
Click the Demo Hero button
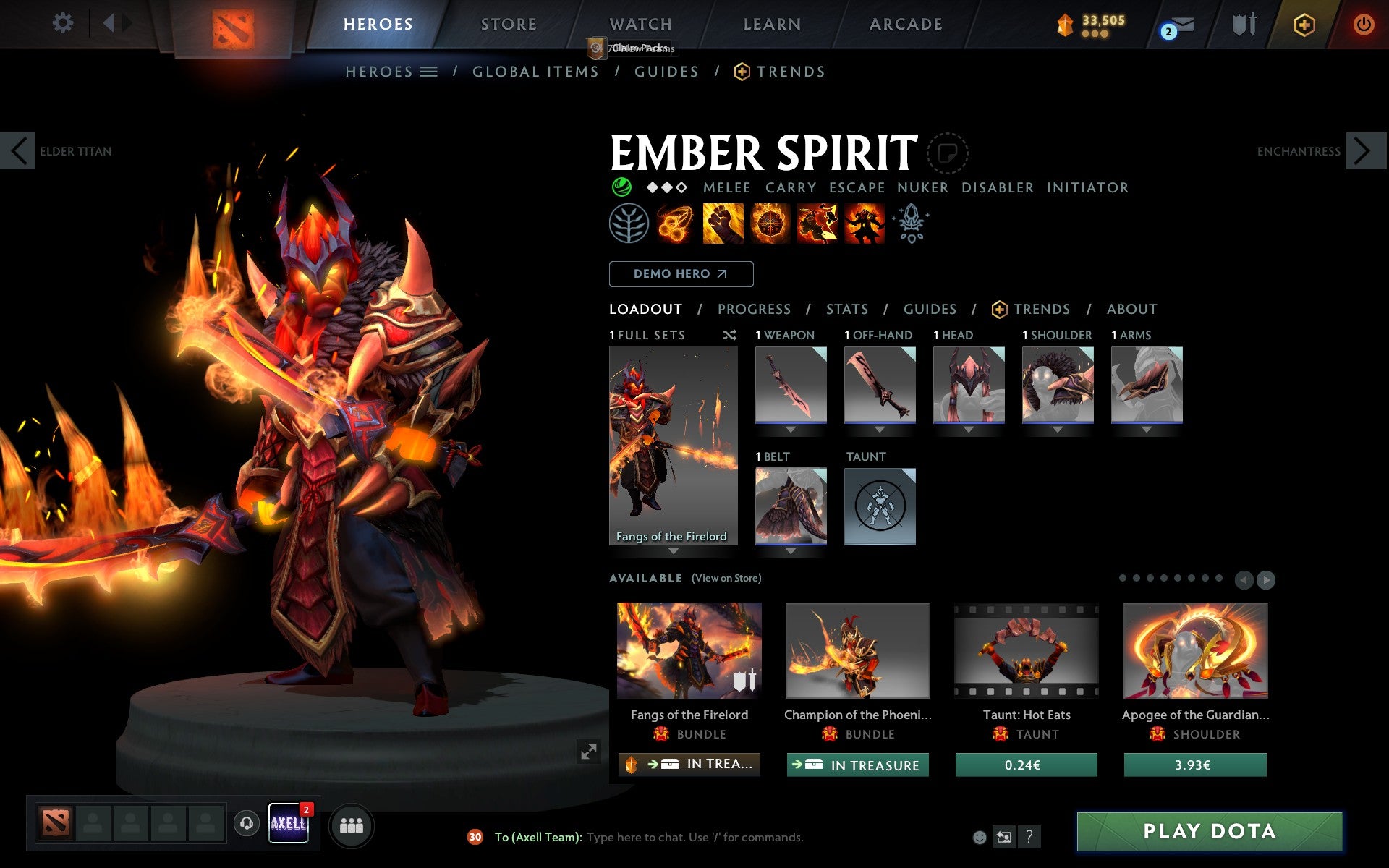(681, 274)
